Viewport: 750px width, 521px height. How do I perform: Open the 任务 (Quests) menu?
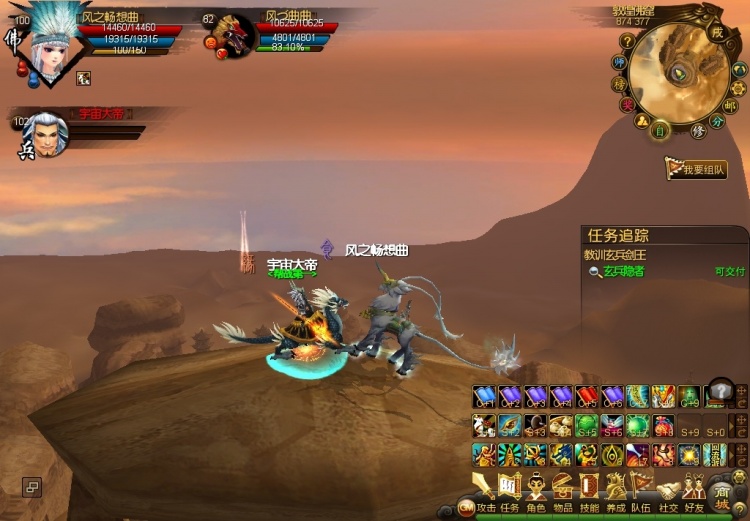point(511,490)
